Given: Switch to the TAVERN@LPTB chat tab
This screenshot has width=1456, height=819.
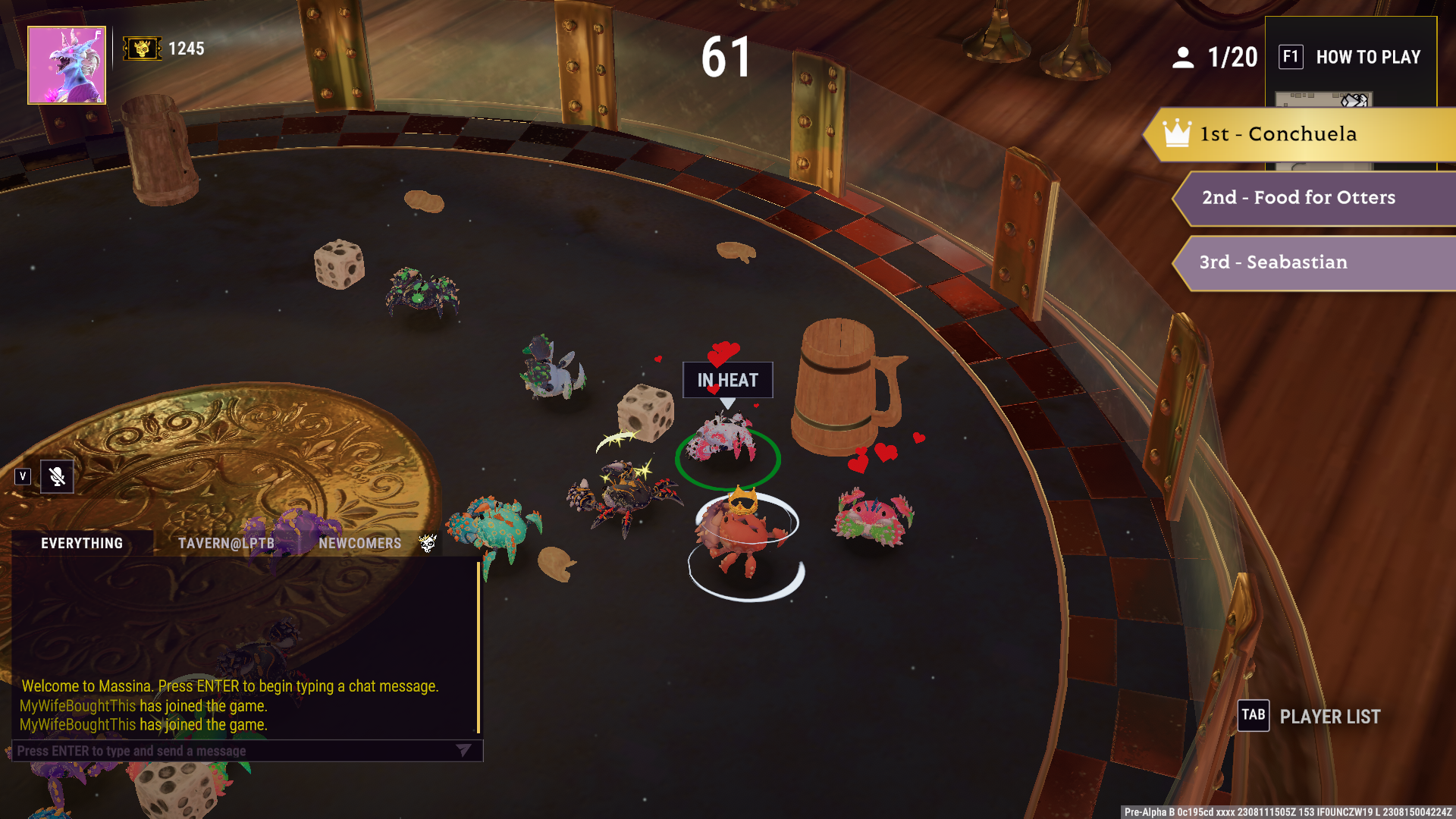Looking at the screenshot, I should (x=226, y=543).
